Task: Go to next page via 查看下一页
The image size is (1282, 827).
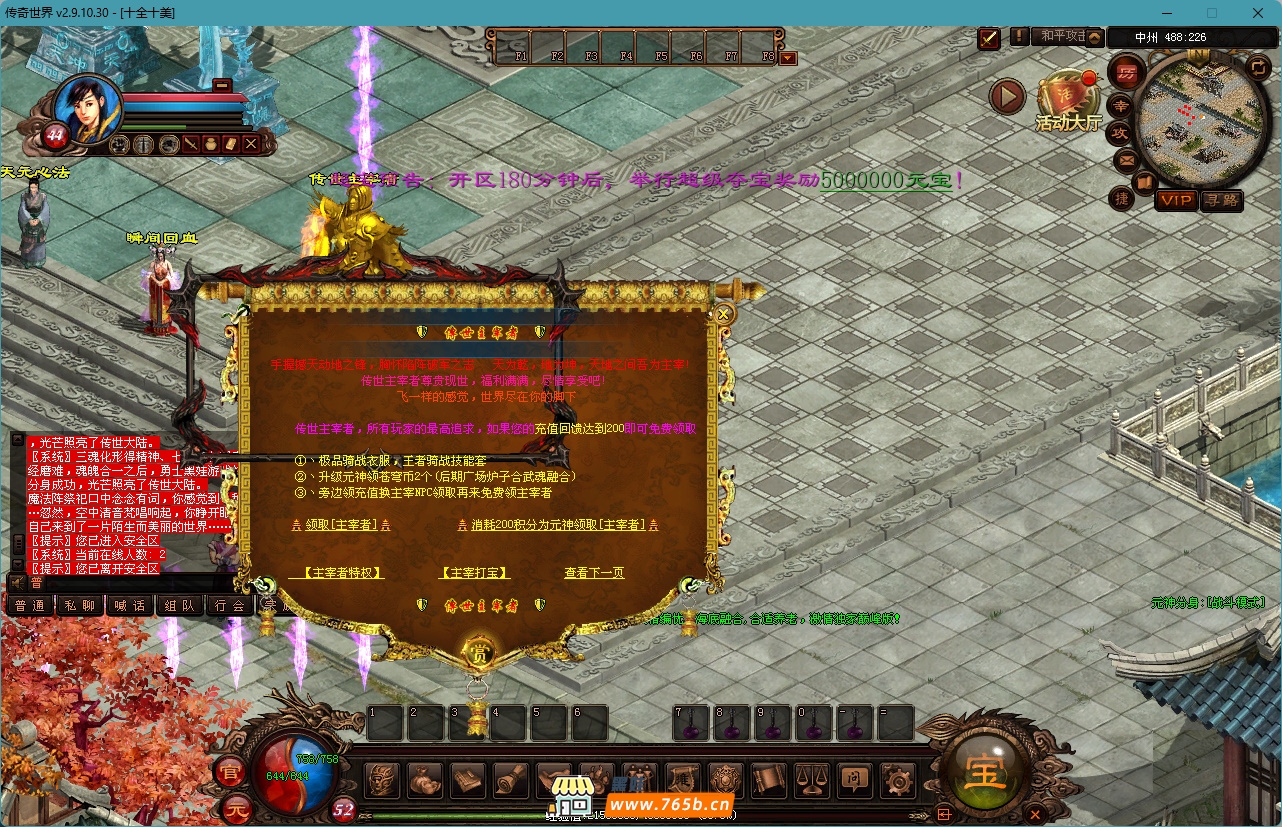Action: tap(594, 573)
